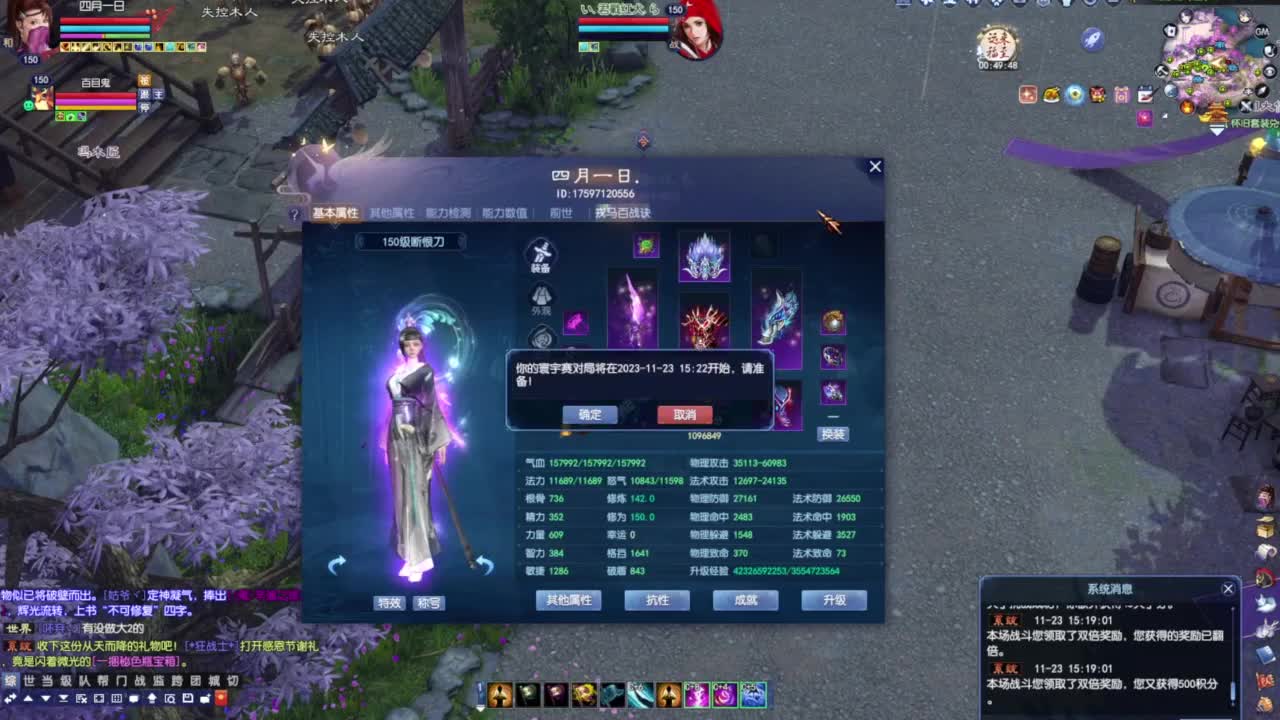The image size is (1280, 720).
Task: Click the character model preview
Action: [x=415, y=420]
